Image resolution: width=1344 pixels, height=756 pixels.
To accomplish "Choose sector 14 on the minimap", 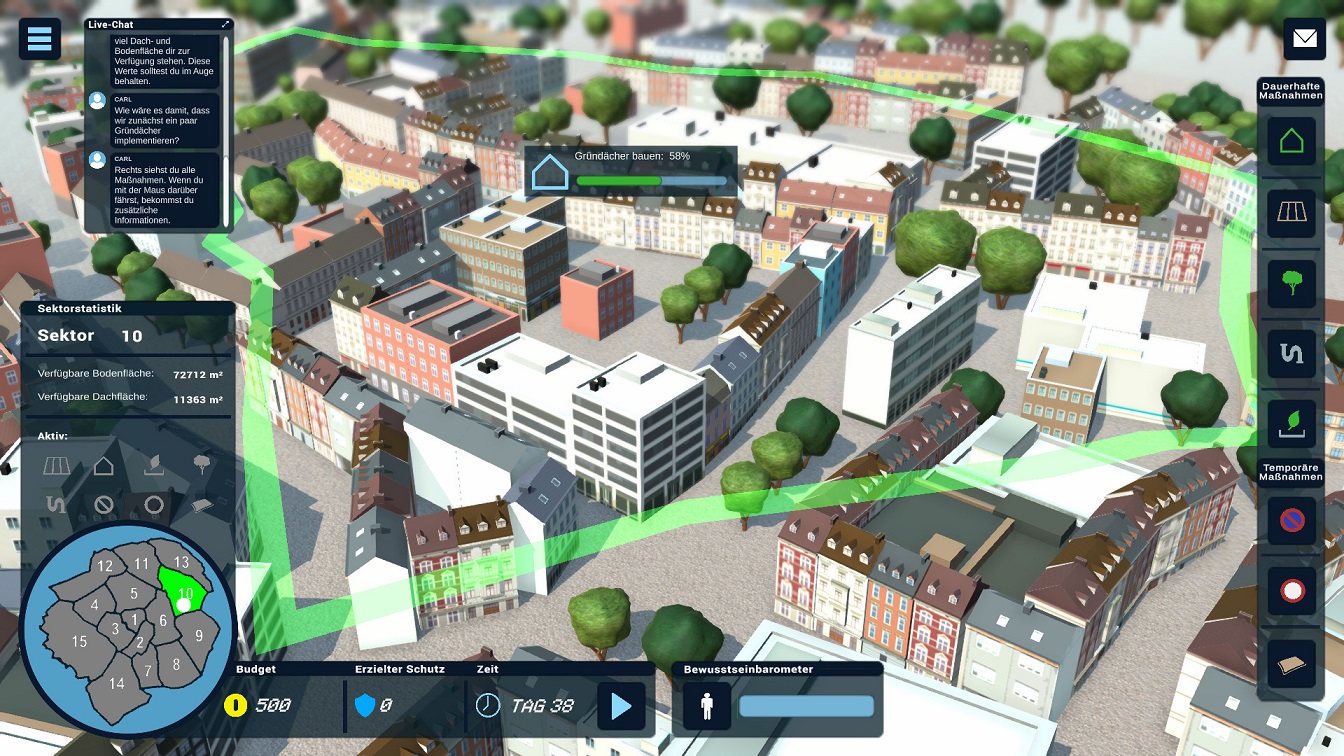I will (117, 683).
